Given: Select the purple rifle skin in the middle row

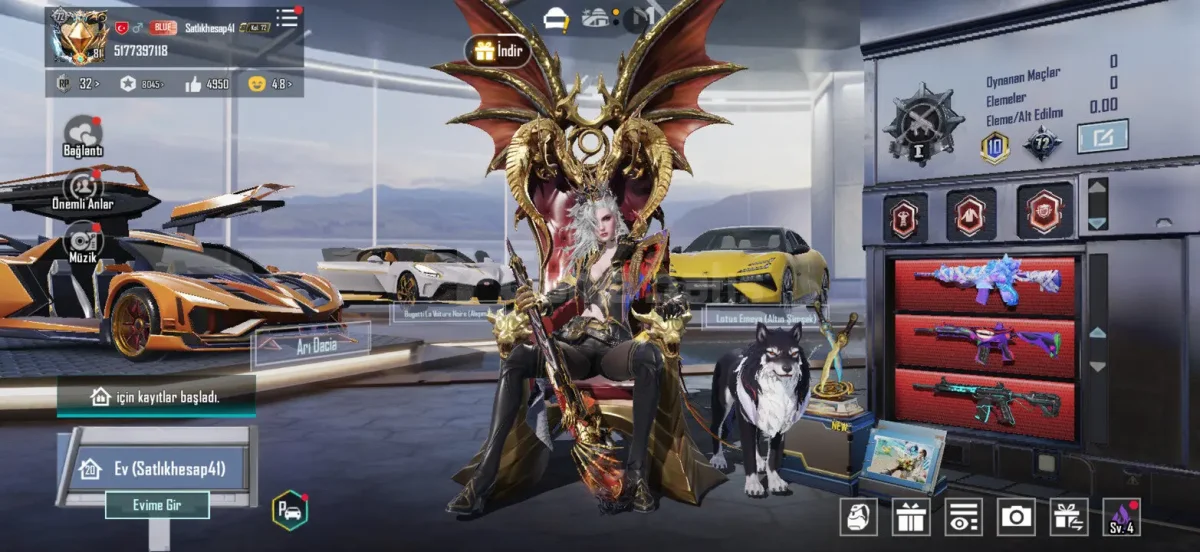Looking at the screenshot, I should click(984, 340).
